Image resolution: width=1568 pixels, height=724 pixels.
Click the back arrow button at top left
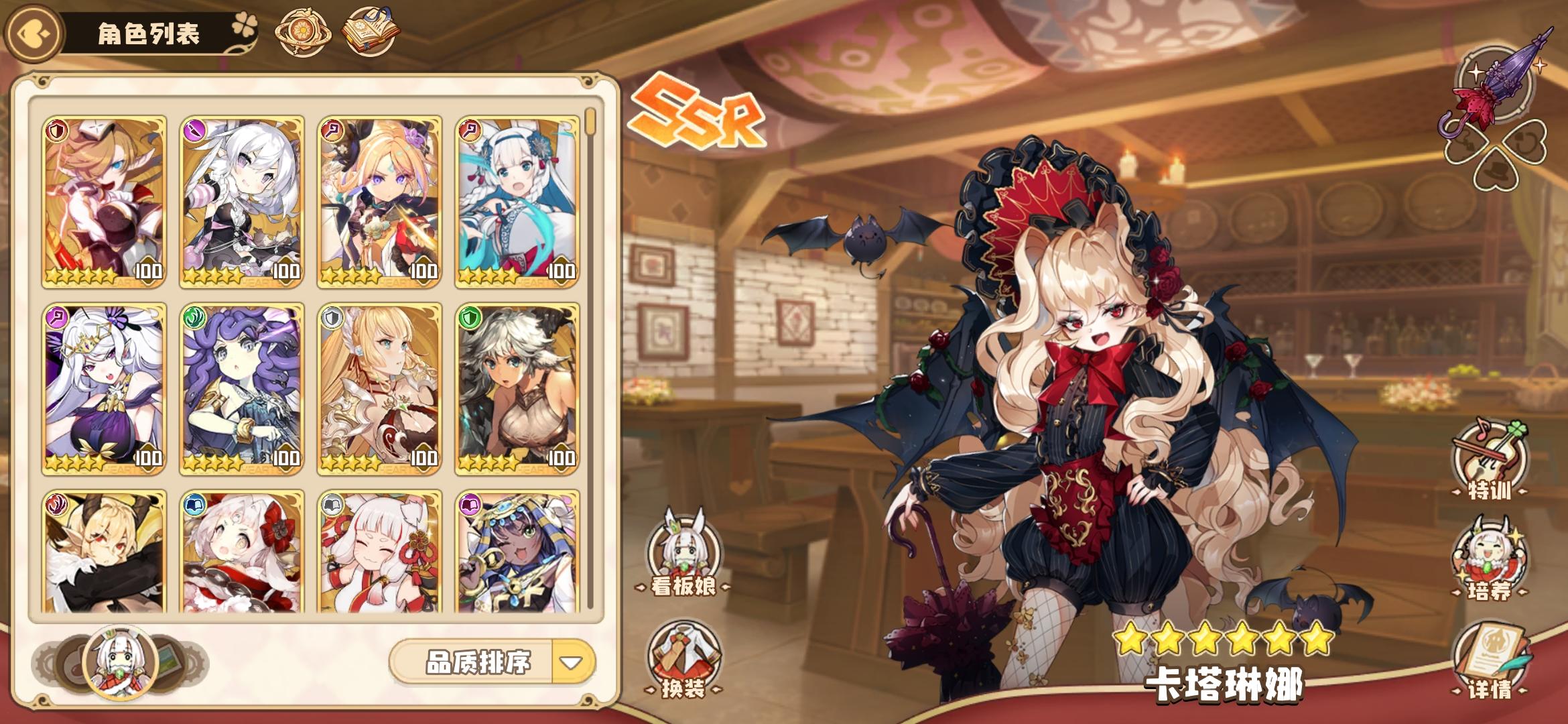coord(33,32)
